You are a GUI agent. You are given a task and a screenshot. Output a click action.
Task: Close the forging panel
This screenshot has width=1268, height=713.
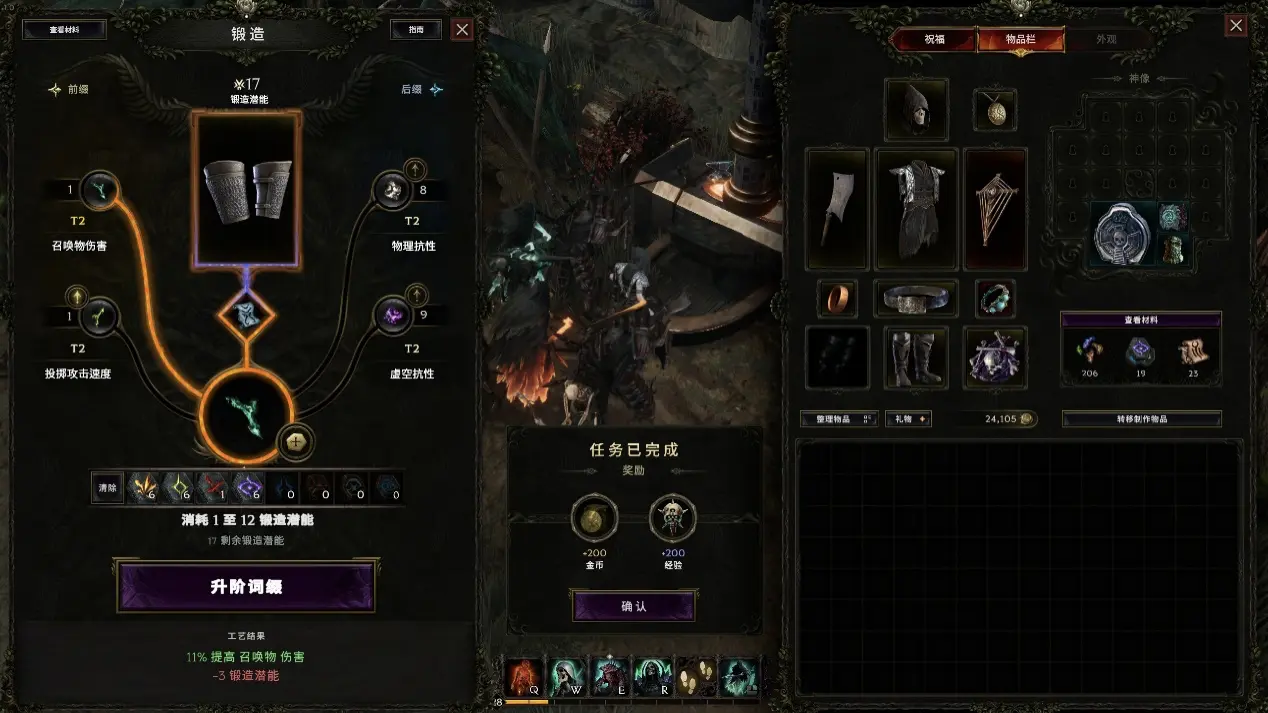point(462,30)
